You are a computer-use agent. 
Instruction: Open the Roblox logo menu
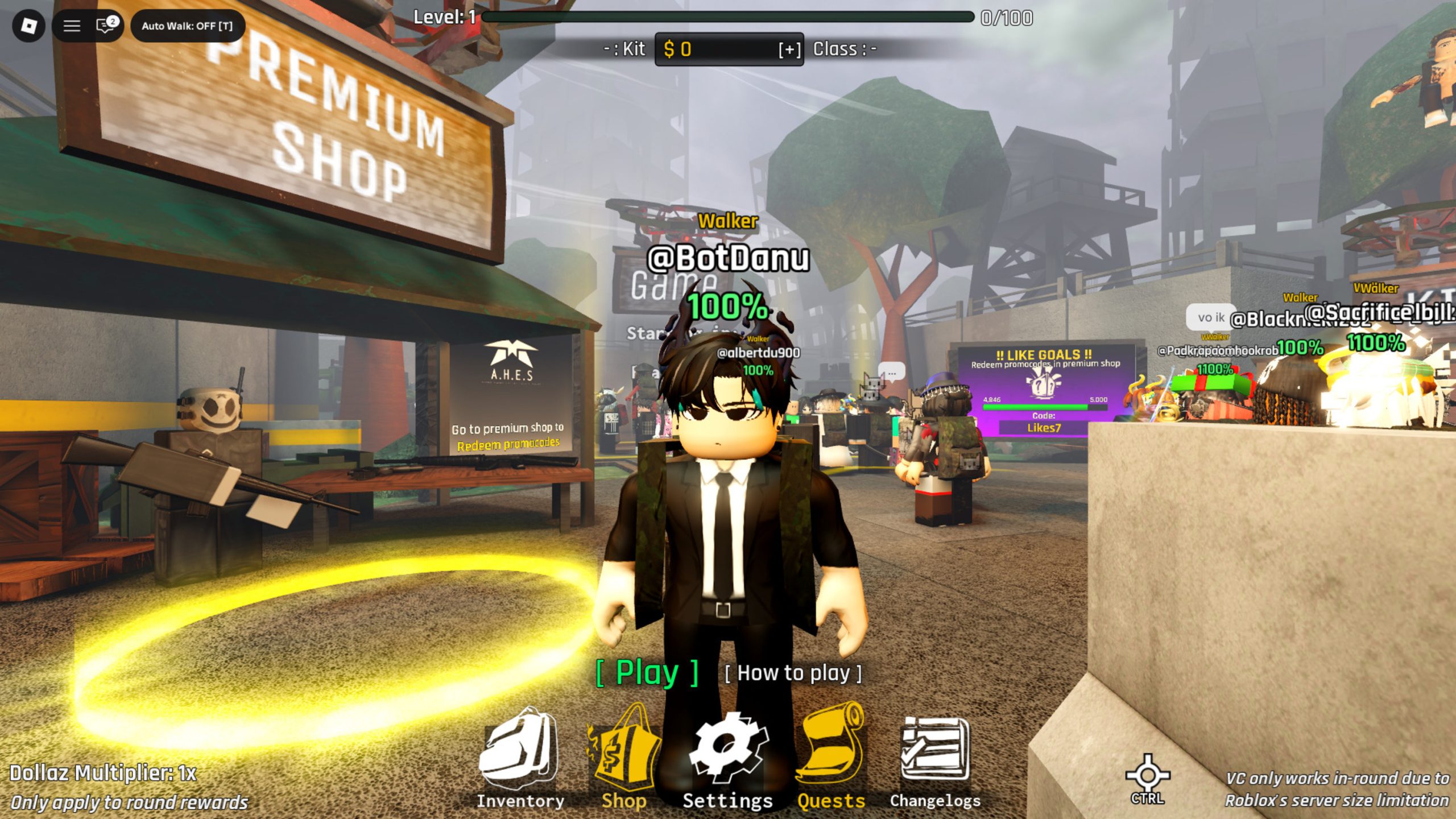(x=28, y=26)
